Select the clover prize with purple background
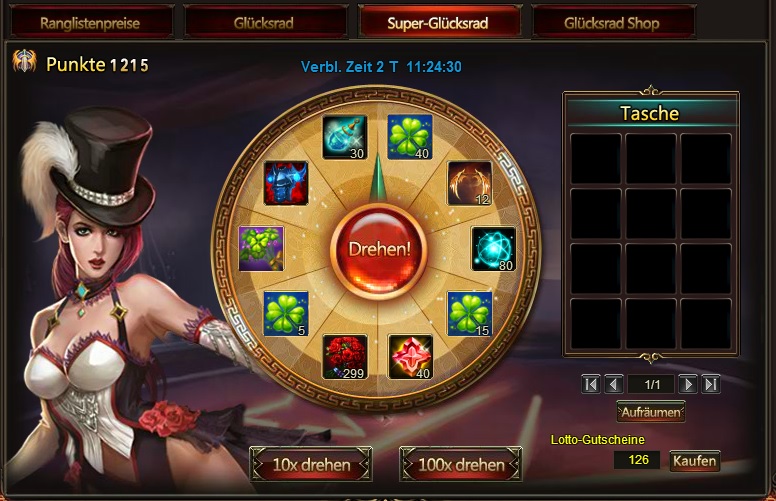This screenshot has width=776, height=501. pos(261,249)
